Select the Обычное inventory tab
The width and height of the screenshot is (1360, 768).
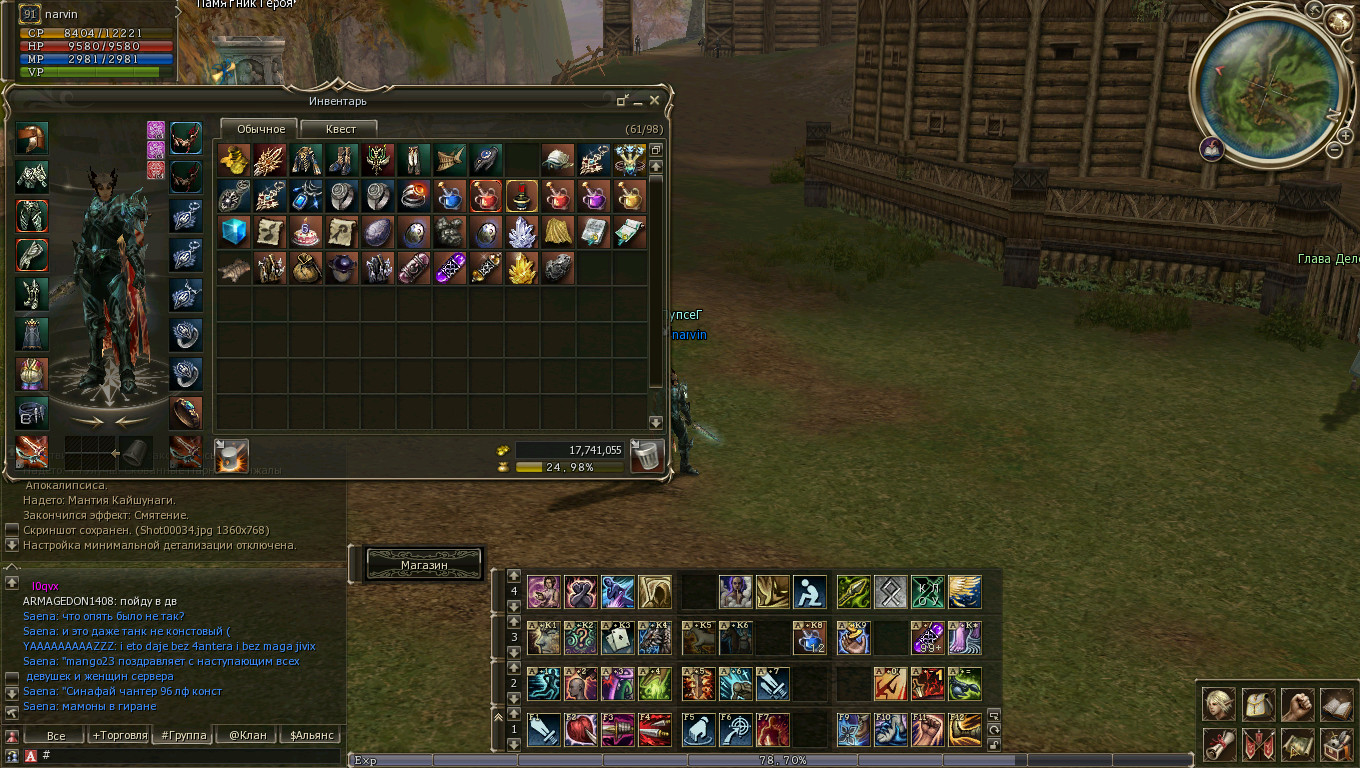coord(260,129)
